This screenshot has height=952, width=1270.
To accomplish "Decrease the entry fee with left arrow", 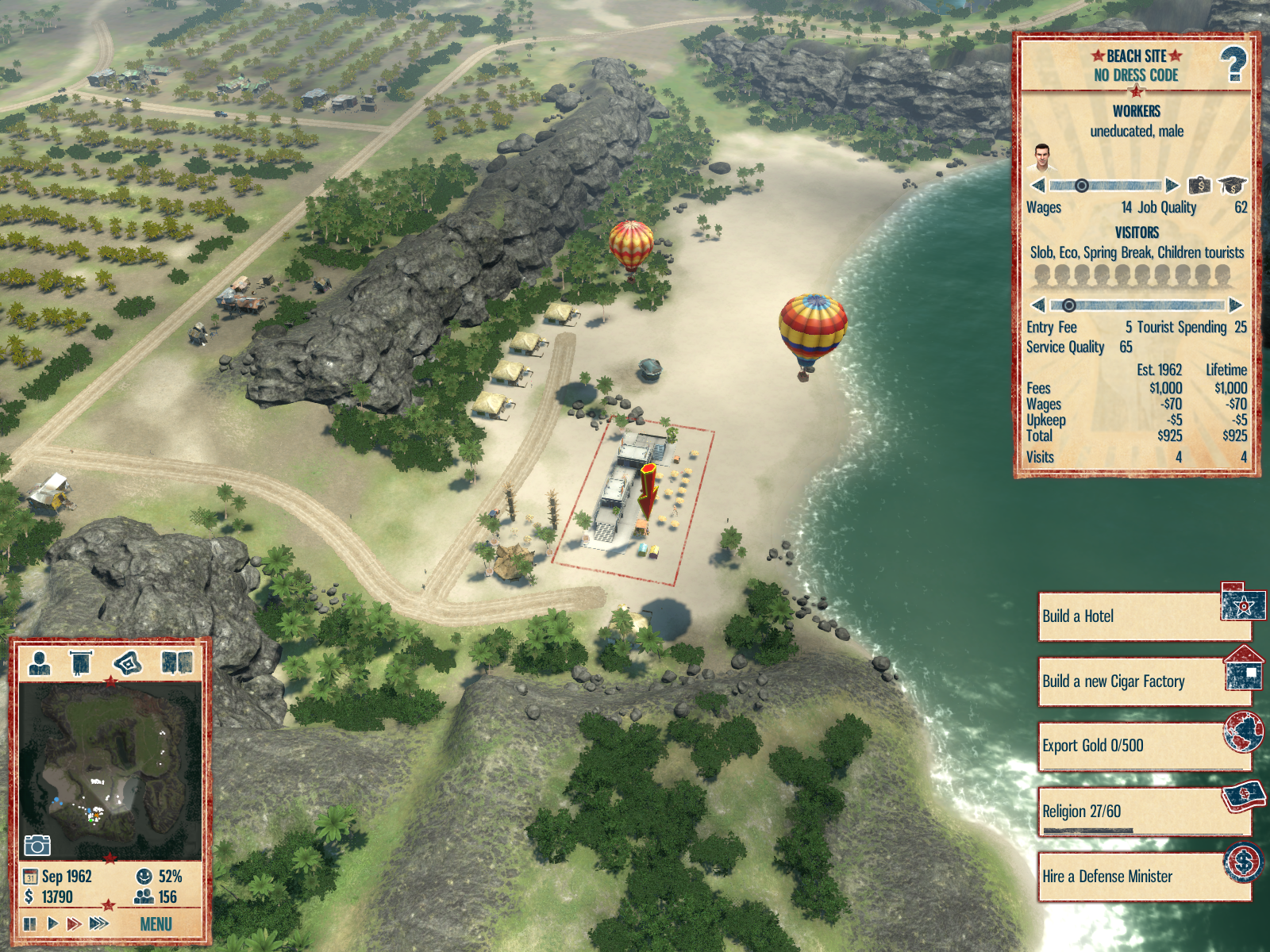I will [1038, 305].
